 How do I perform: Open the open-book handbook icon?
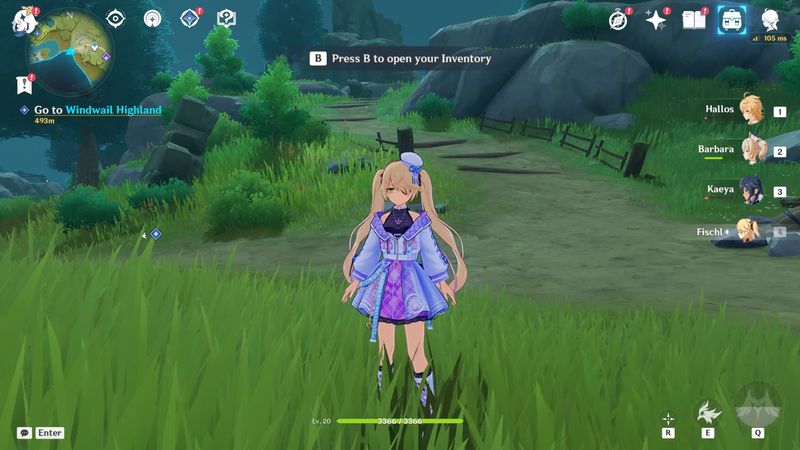(693, 19)
